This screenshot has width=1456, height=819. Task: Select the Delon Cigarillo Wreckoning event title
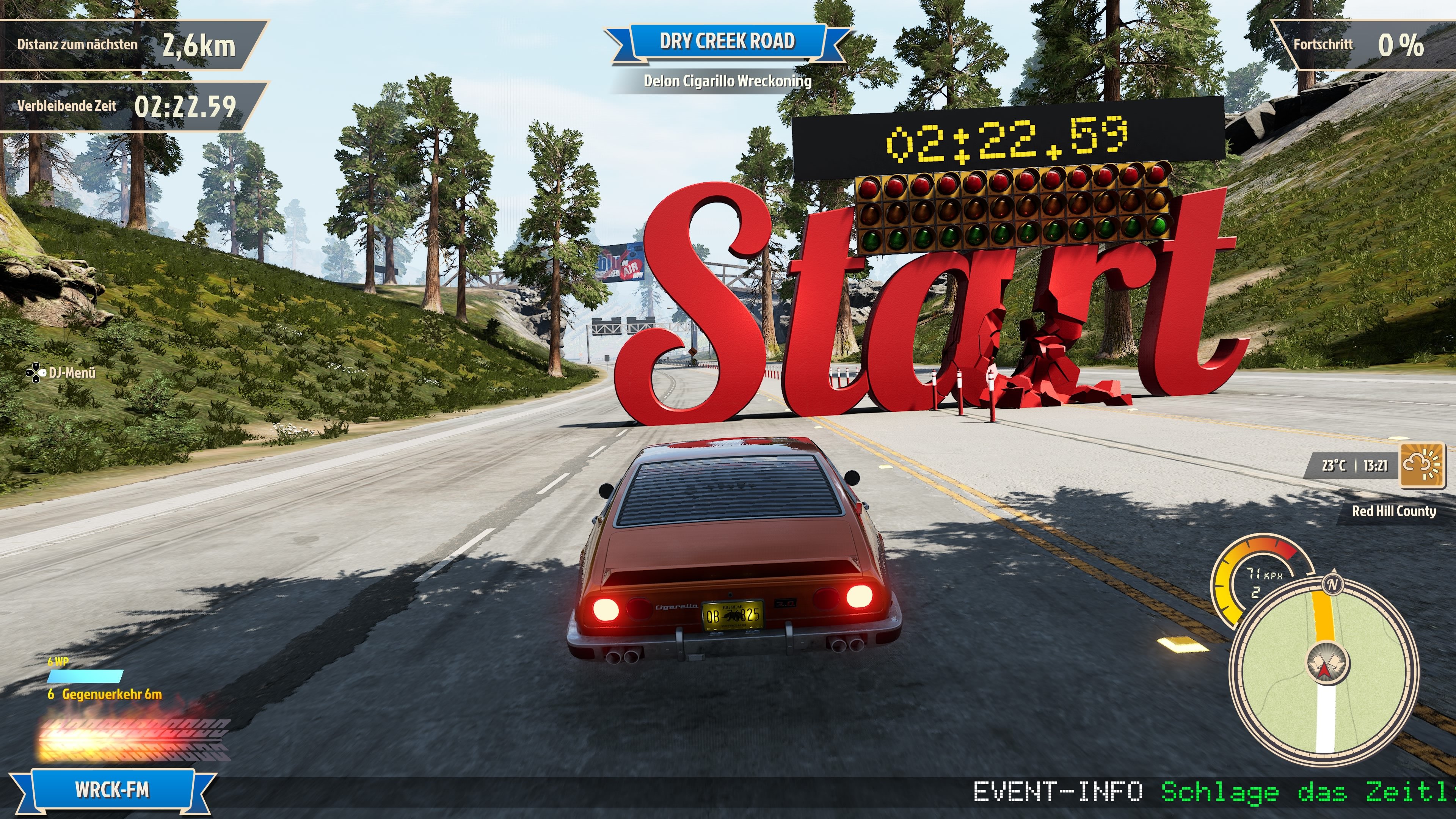pyautogui.click(x=728, y=81)
